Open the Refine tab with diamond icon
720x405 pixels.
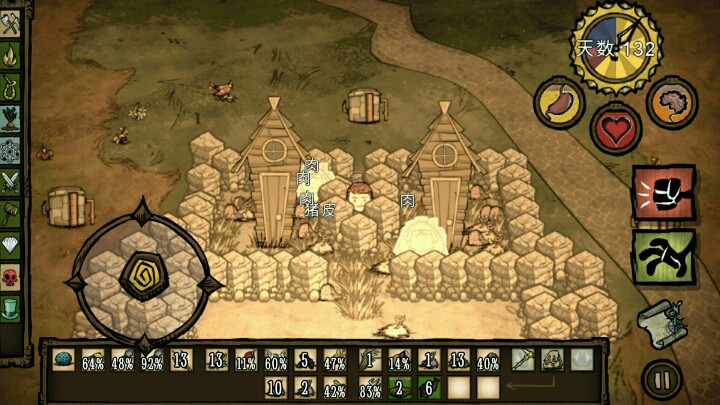click(x=12, y=244)
